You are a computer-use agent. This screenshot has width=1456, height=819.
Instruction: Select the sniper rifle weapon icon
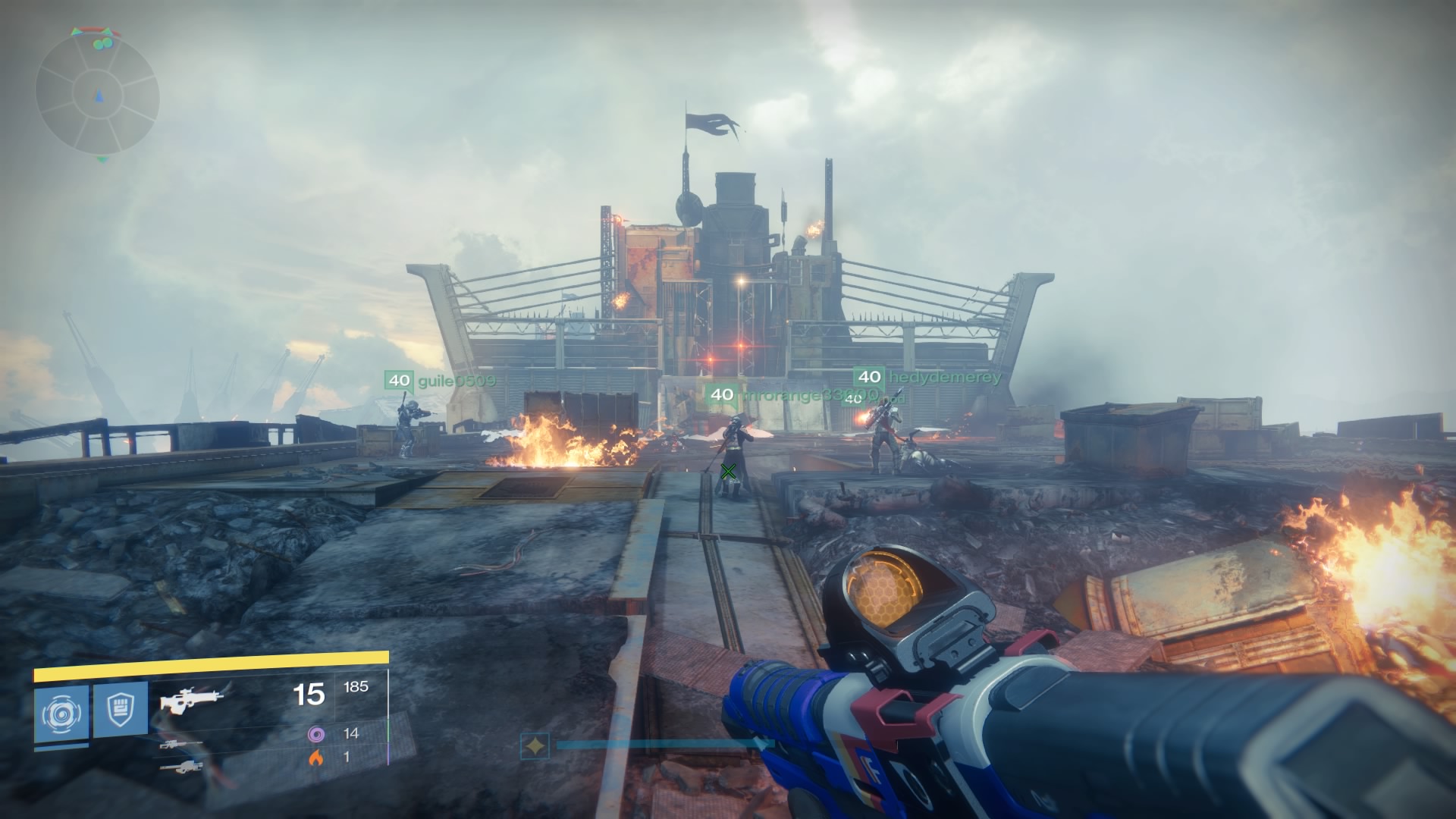point(180,745)
